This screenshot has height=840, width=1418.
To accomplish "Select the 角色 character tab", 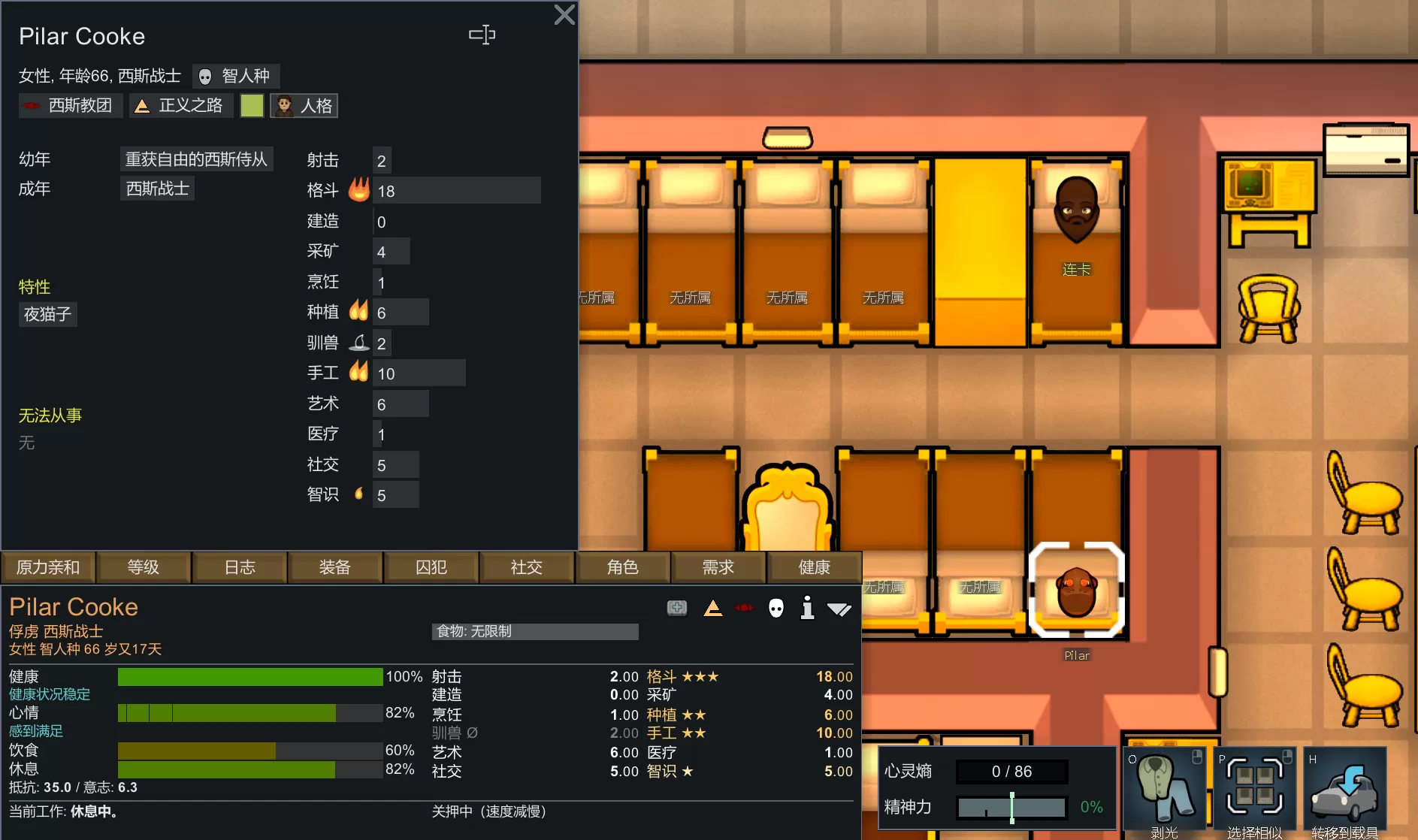I will tap(623, 567).
